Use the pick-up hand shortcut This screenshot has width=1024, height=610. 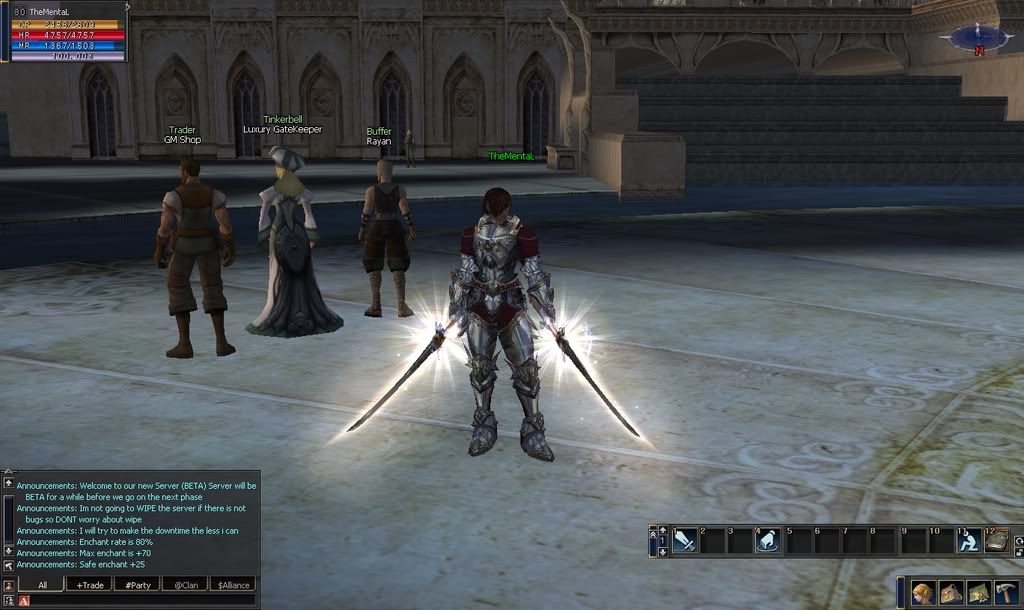click(x=769, y=541)
